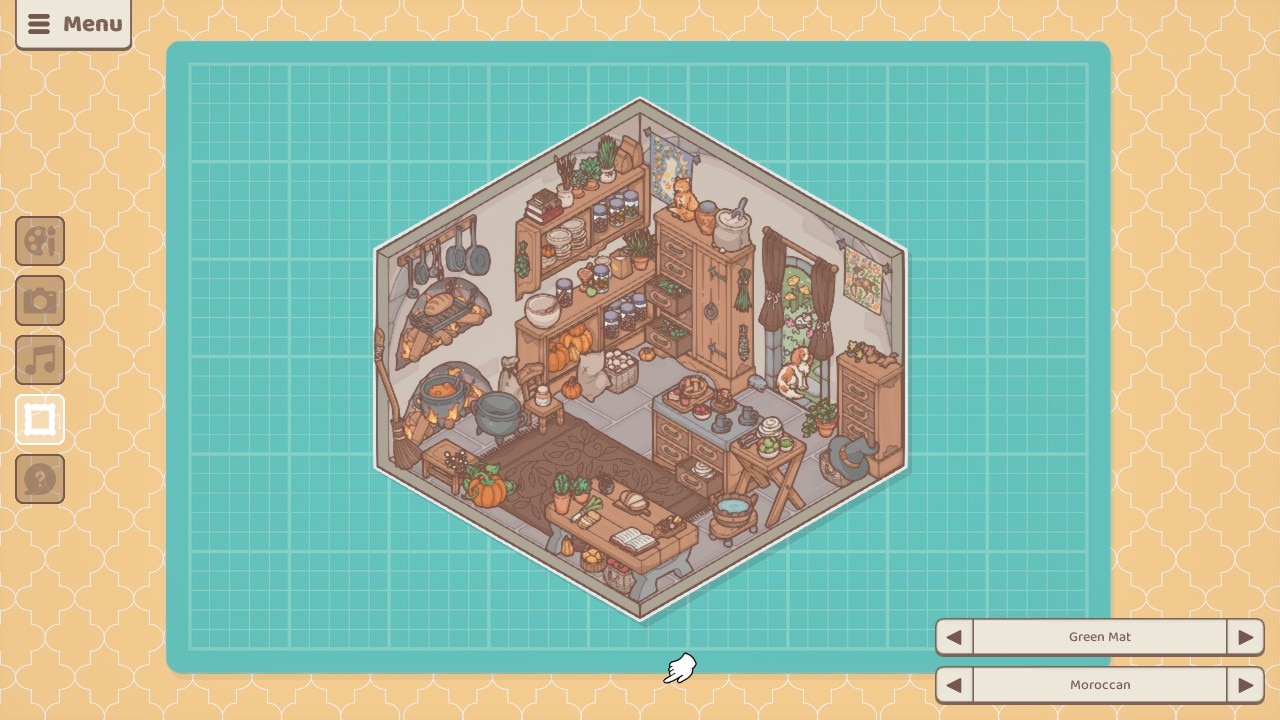The height and width of the screenshot is (720, 1280).
Task: Open the music note settings
Action: [40, 360]
